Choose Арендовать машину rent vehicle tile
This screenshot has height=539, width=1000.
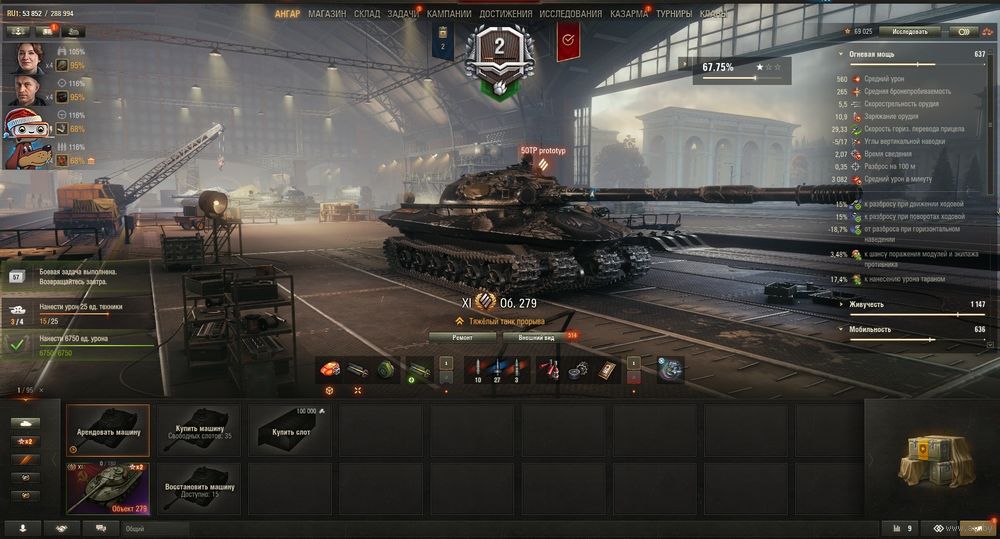coord(108,429)
